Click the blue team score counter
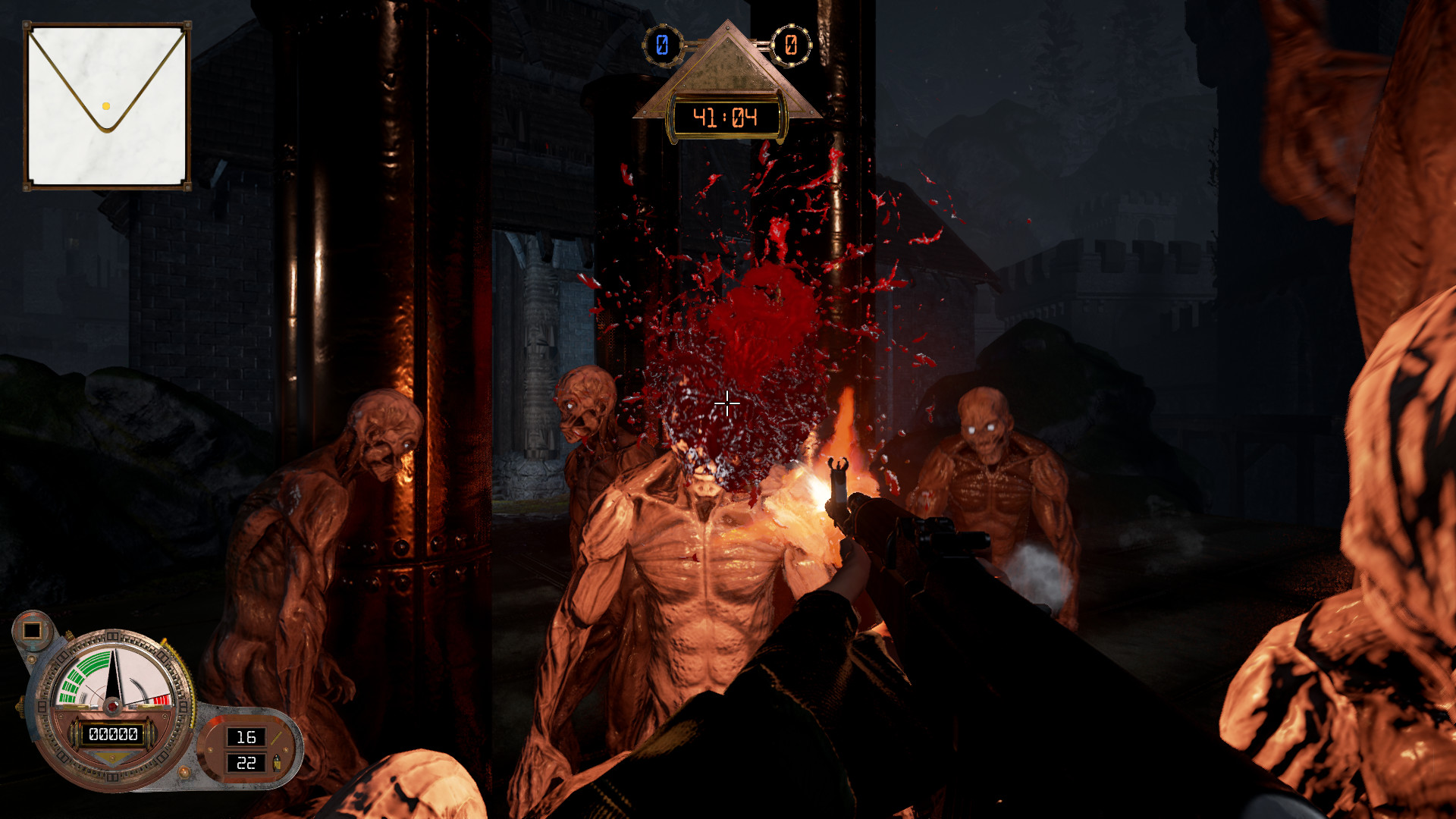 click(x=662, y=44)
